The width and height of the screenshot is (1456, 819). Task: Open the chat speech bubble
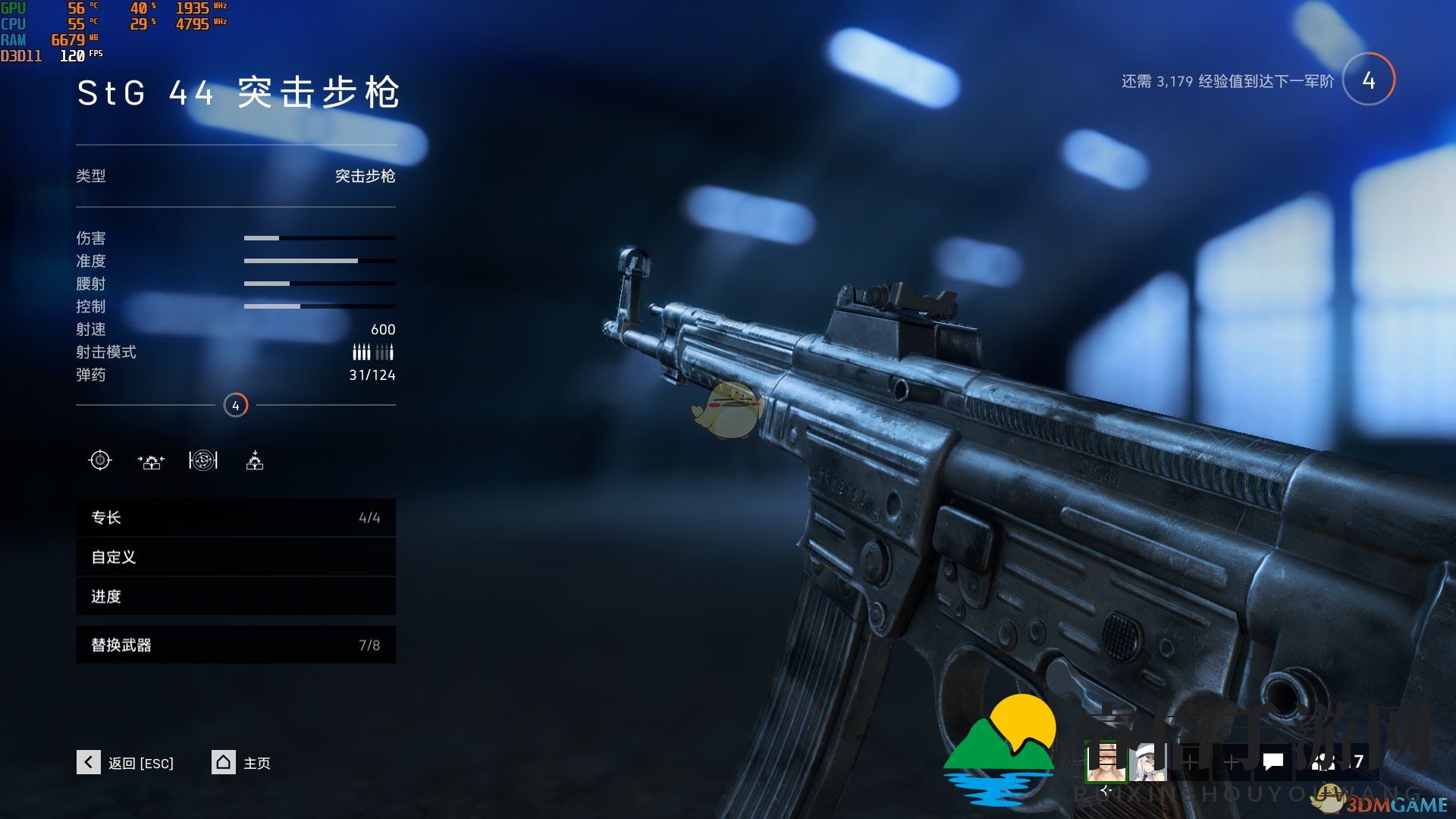(x=1273, y=761)
